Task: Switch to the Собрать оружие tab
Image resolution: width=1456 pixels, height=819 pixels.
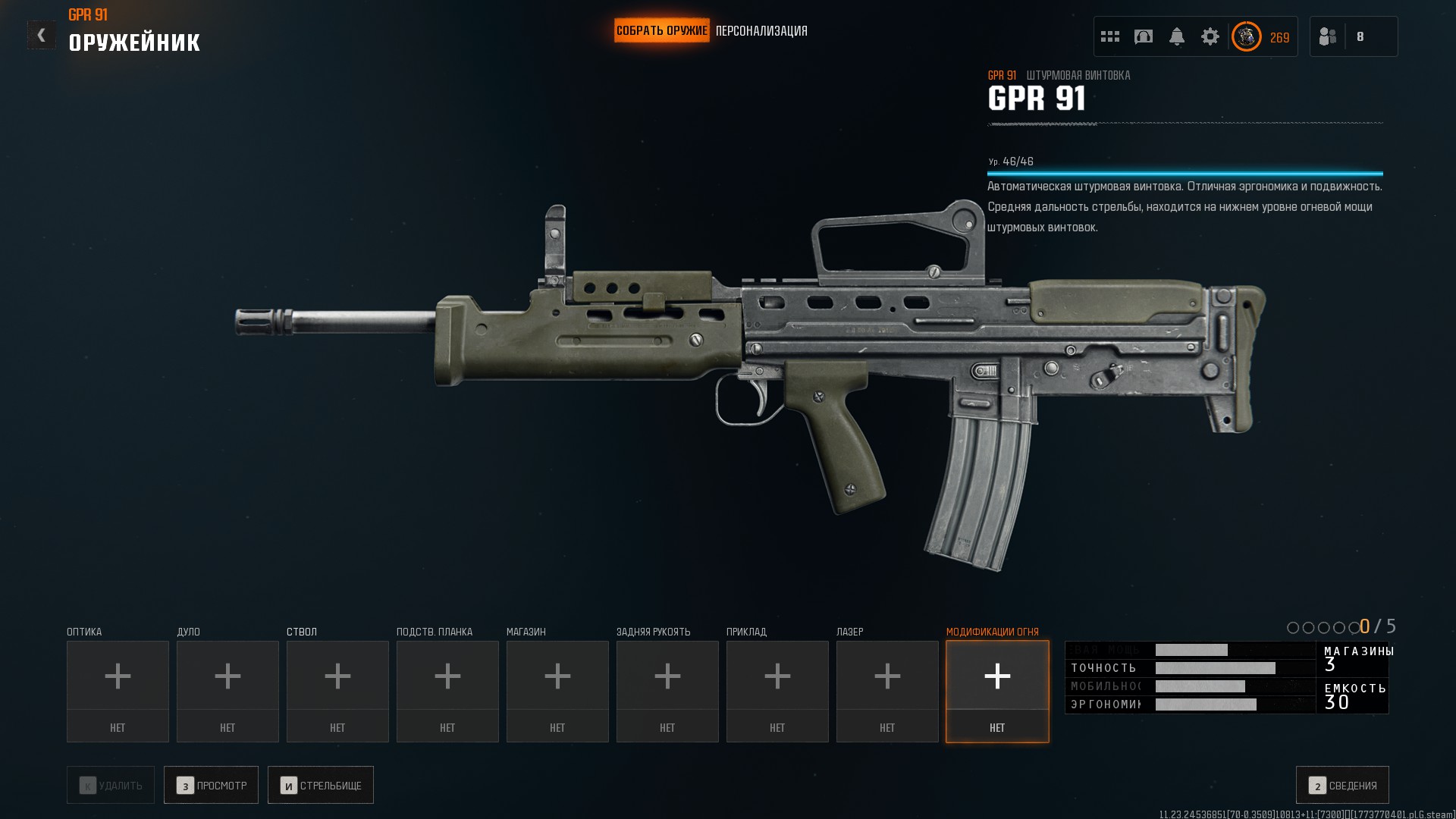Action: click(x=661, y=31)
